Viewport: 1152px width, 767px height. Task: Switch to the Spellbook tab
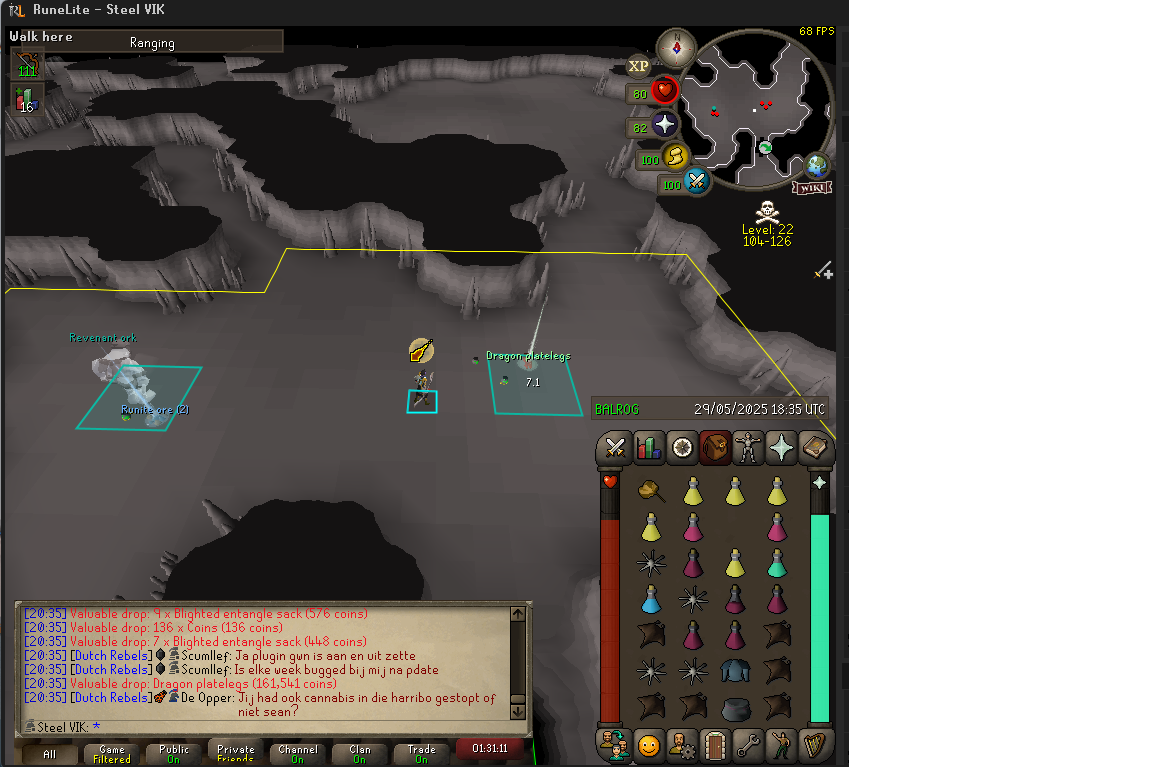[815, 448]
